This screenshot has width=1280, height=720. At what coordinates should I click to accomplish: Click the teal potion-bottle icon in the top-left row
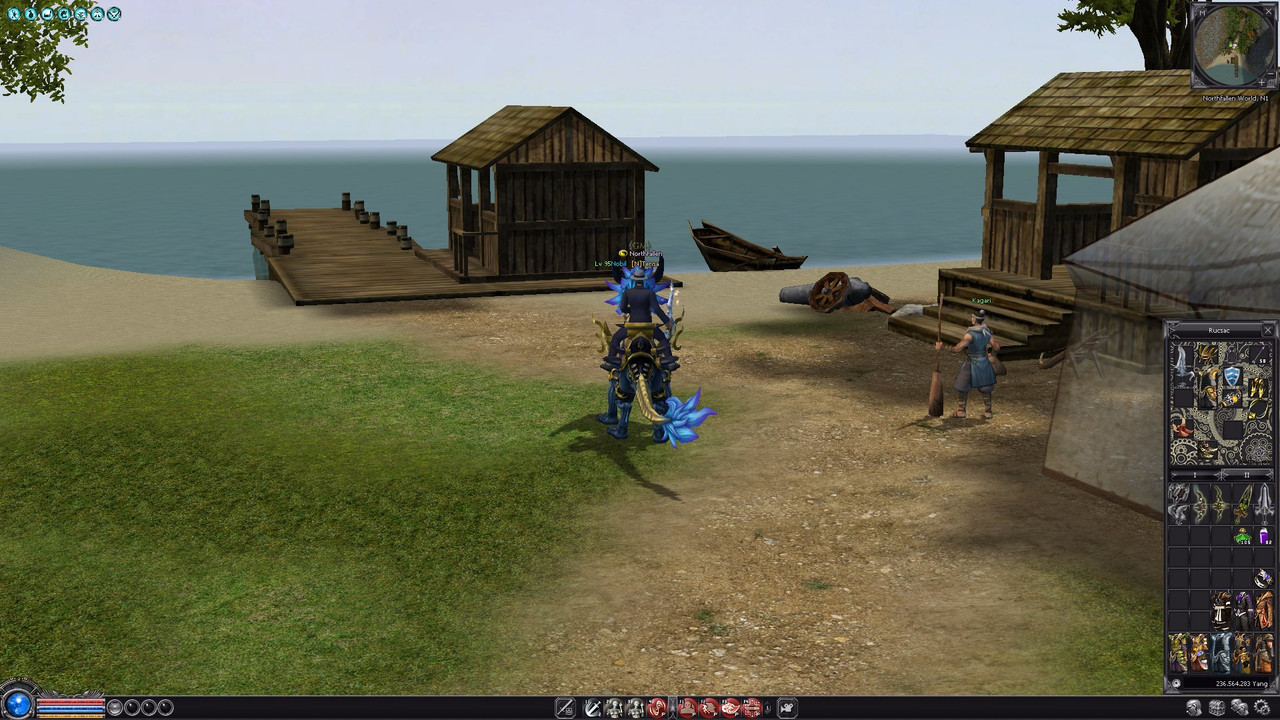point(29,14)
